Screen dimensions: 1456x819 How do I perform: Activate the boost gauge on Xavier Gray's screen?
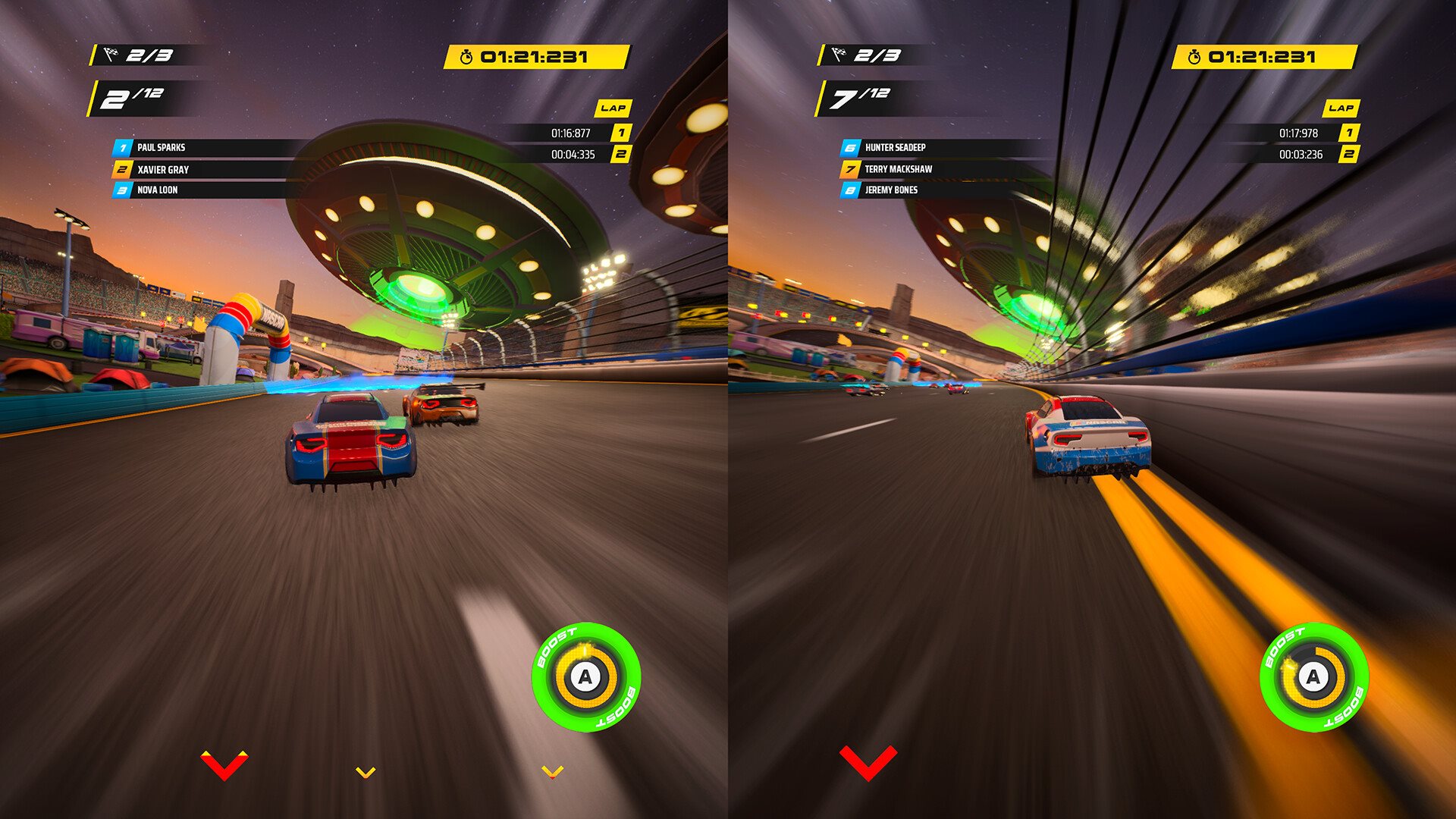(x=585, y=676)
